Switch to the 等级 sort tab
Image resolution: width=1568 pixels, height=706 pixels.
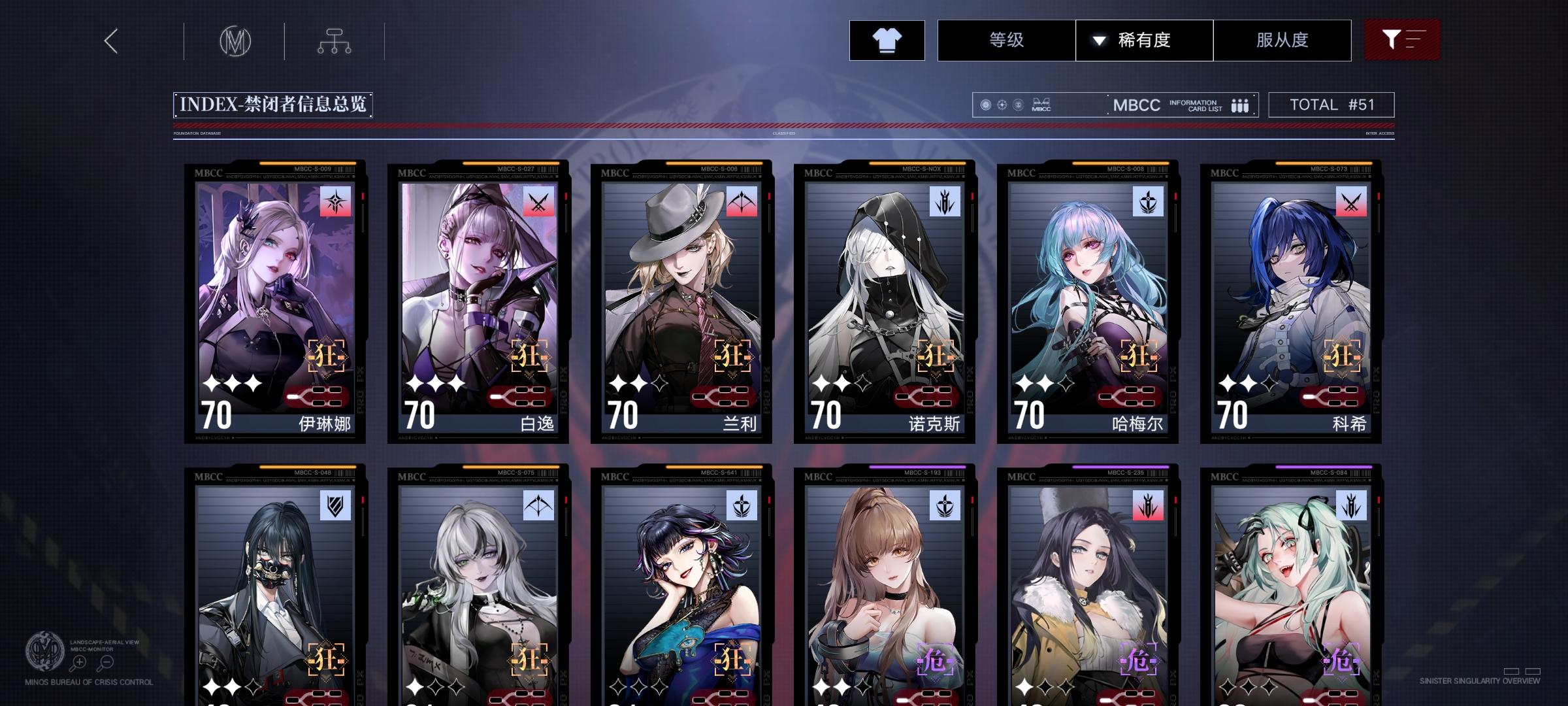tap(1006, 40)
